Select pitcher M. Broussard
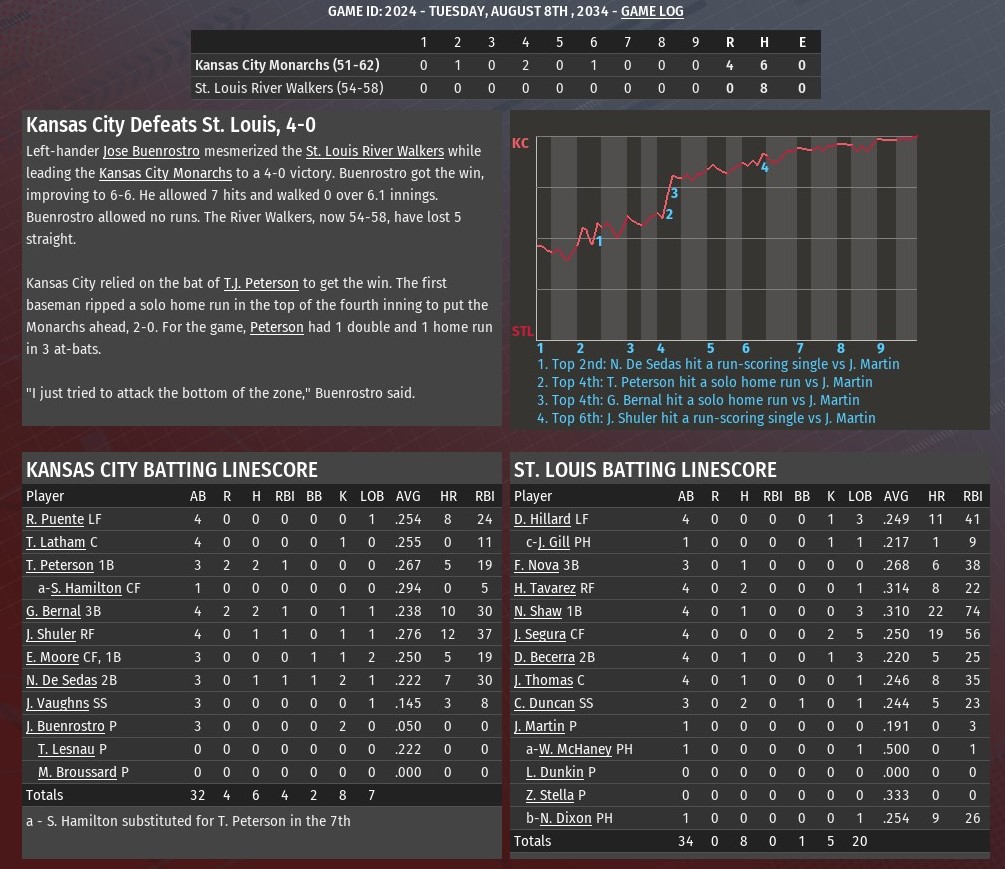The image size is (1005, 869). click(78, 772)
